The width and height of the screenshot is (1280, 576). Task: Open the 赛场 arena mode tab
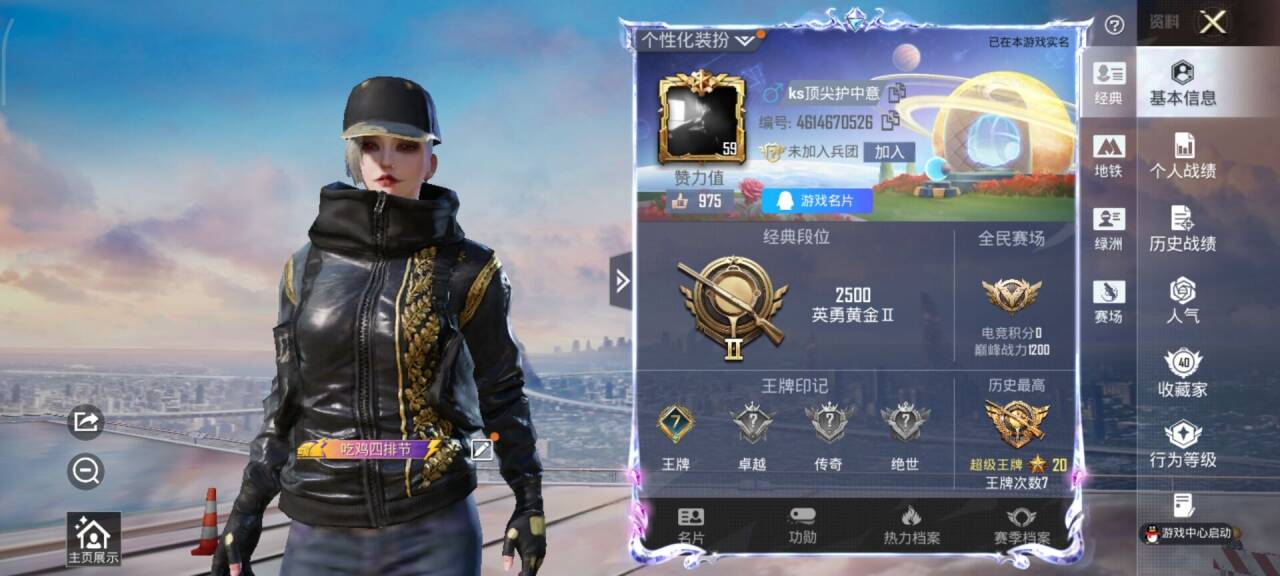coord(1108,301)
